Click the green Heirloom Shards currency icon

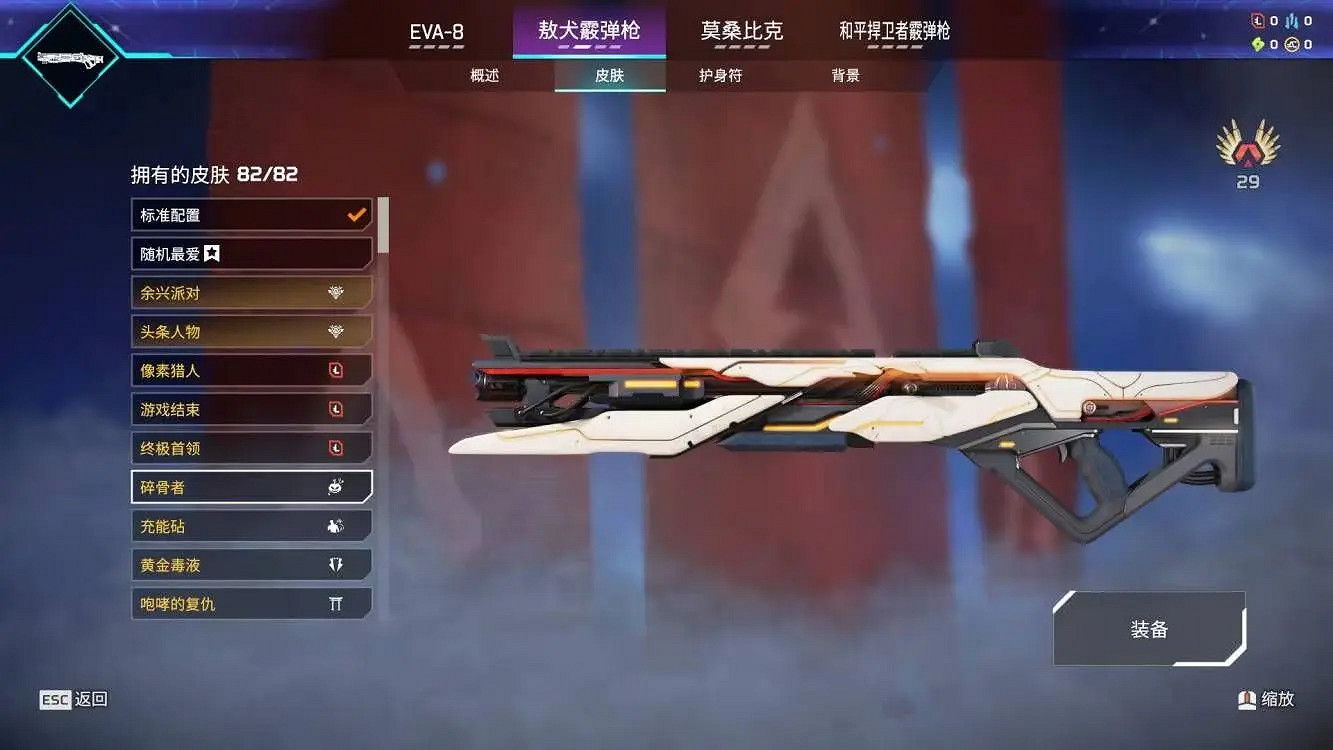1258,43
